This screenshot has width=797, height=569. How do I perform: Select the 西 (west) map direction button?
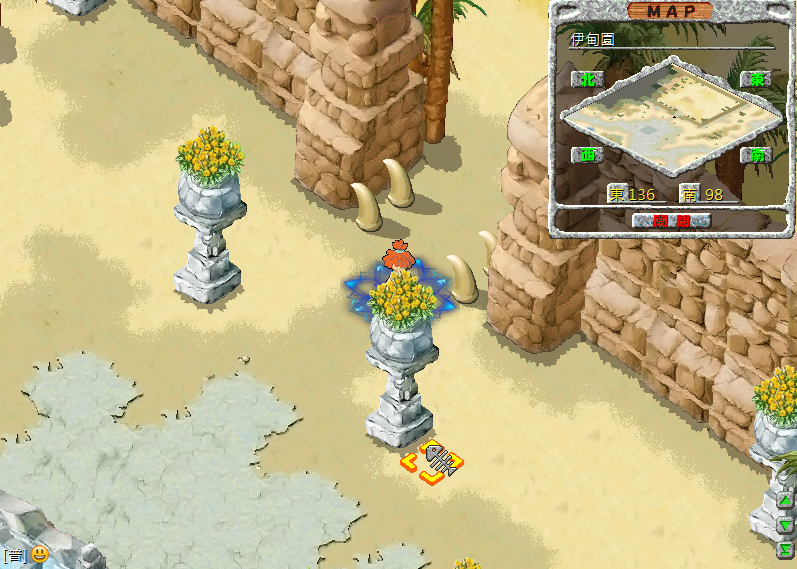click(587, 155)
